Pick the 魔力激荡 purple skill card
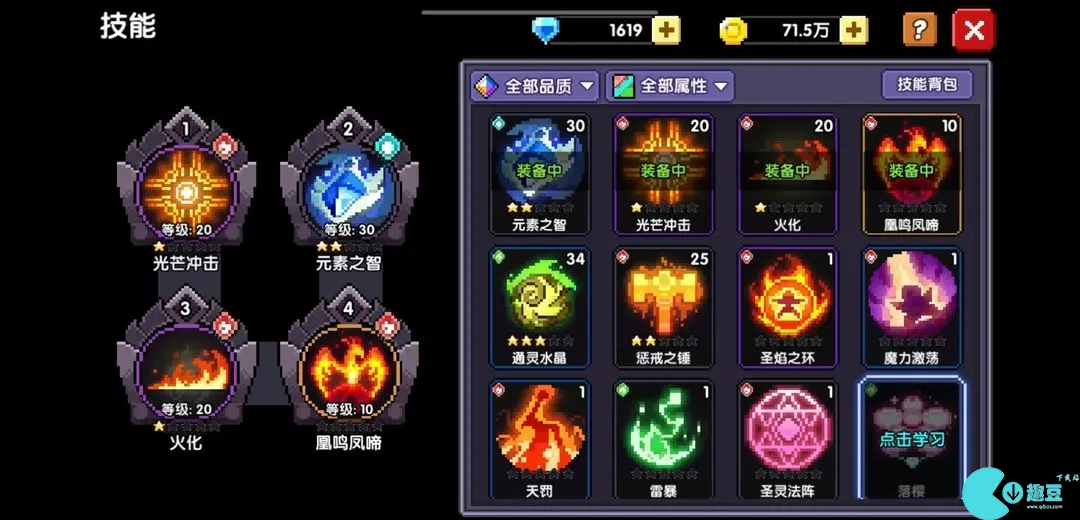Image resolution: width=1080 pixels, height=520 pixels. coord(911,305)
